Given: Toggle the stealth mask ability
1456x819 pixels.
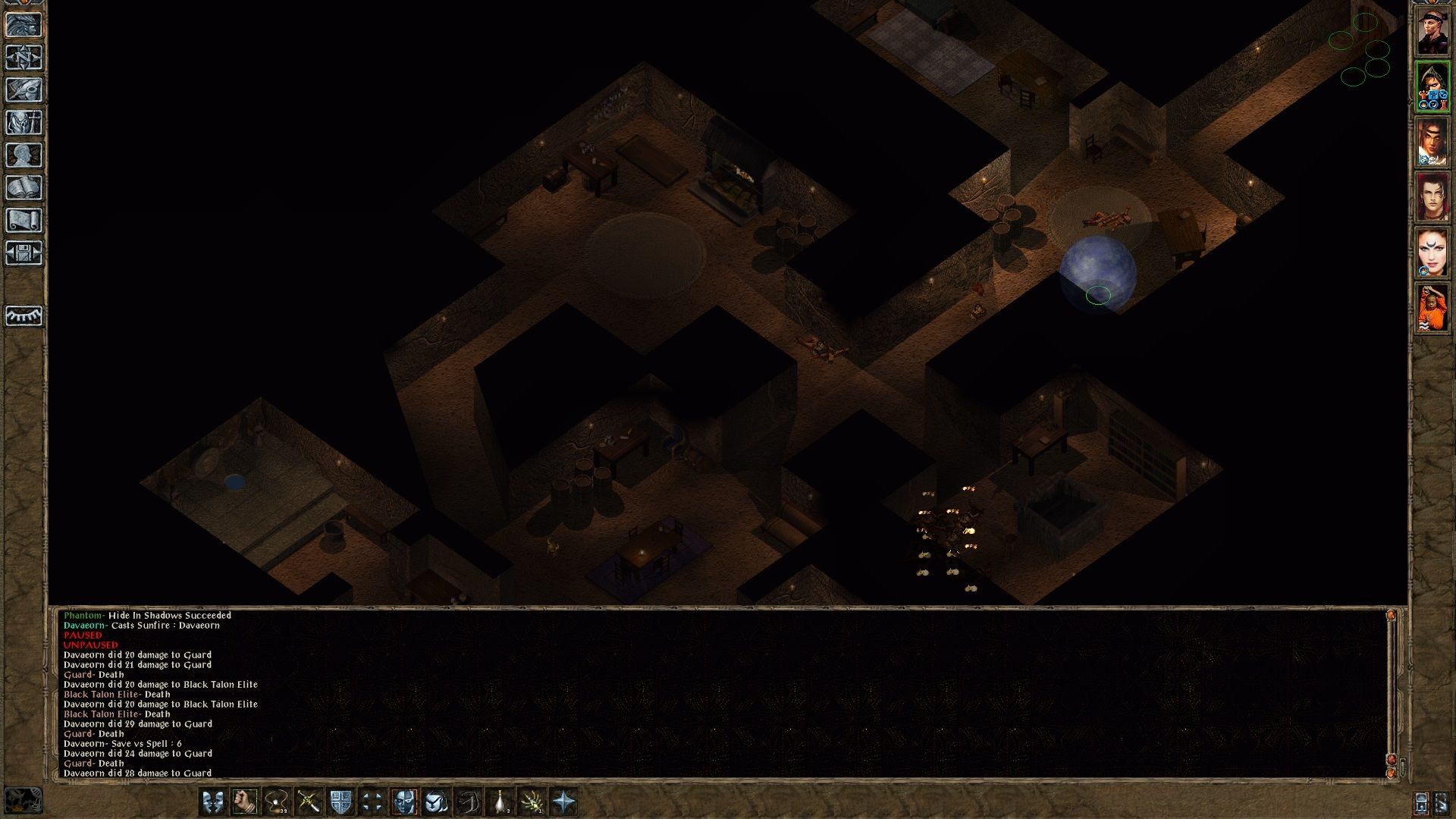Looking at the screenshot, I should coord(404,802).
